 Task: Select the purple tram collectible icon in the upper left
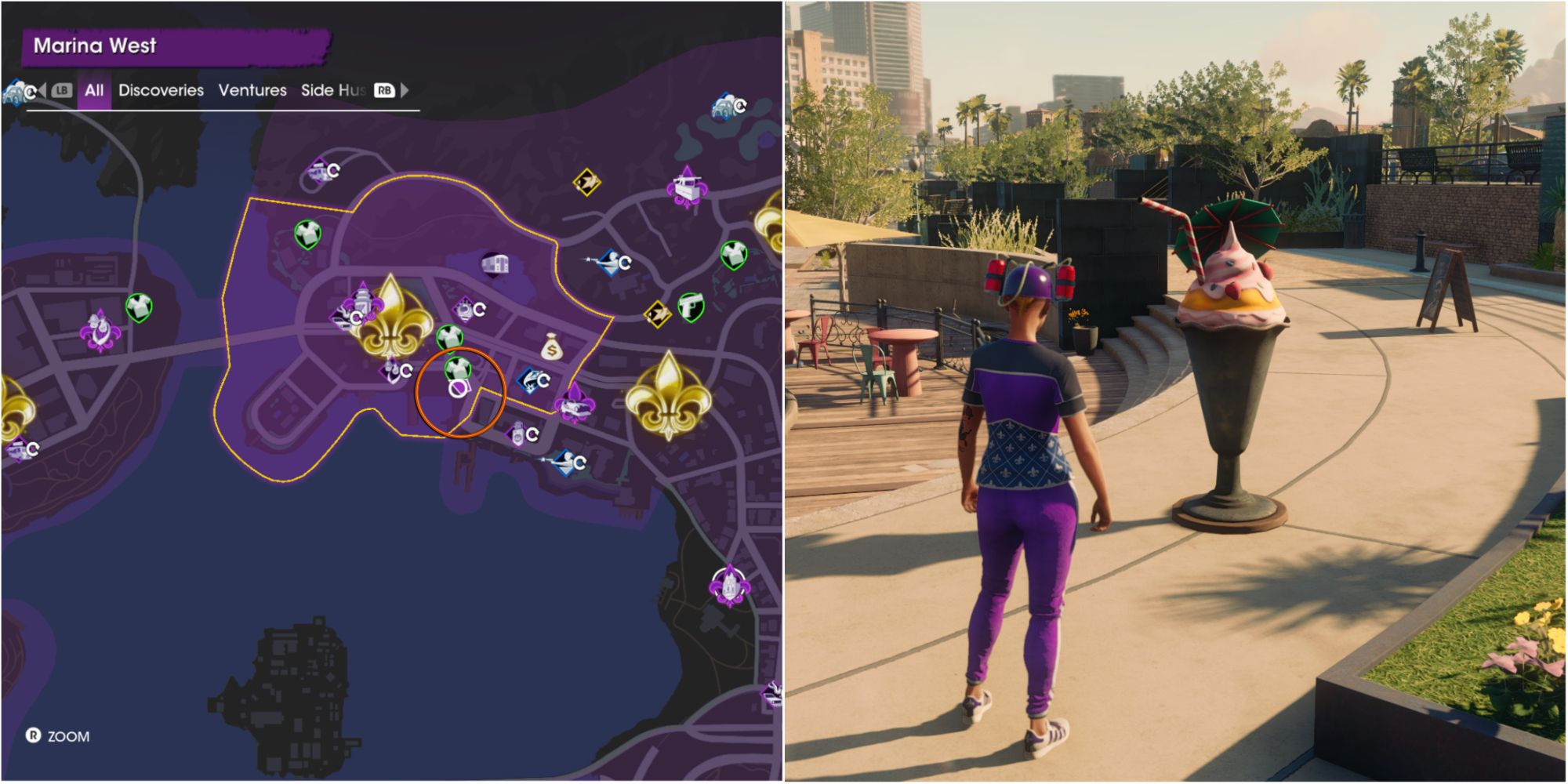(319, 171)
